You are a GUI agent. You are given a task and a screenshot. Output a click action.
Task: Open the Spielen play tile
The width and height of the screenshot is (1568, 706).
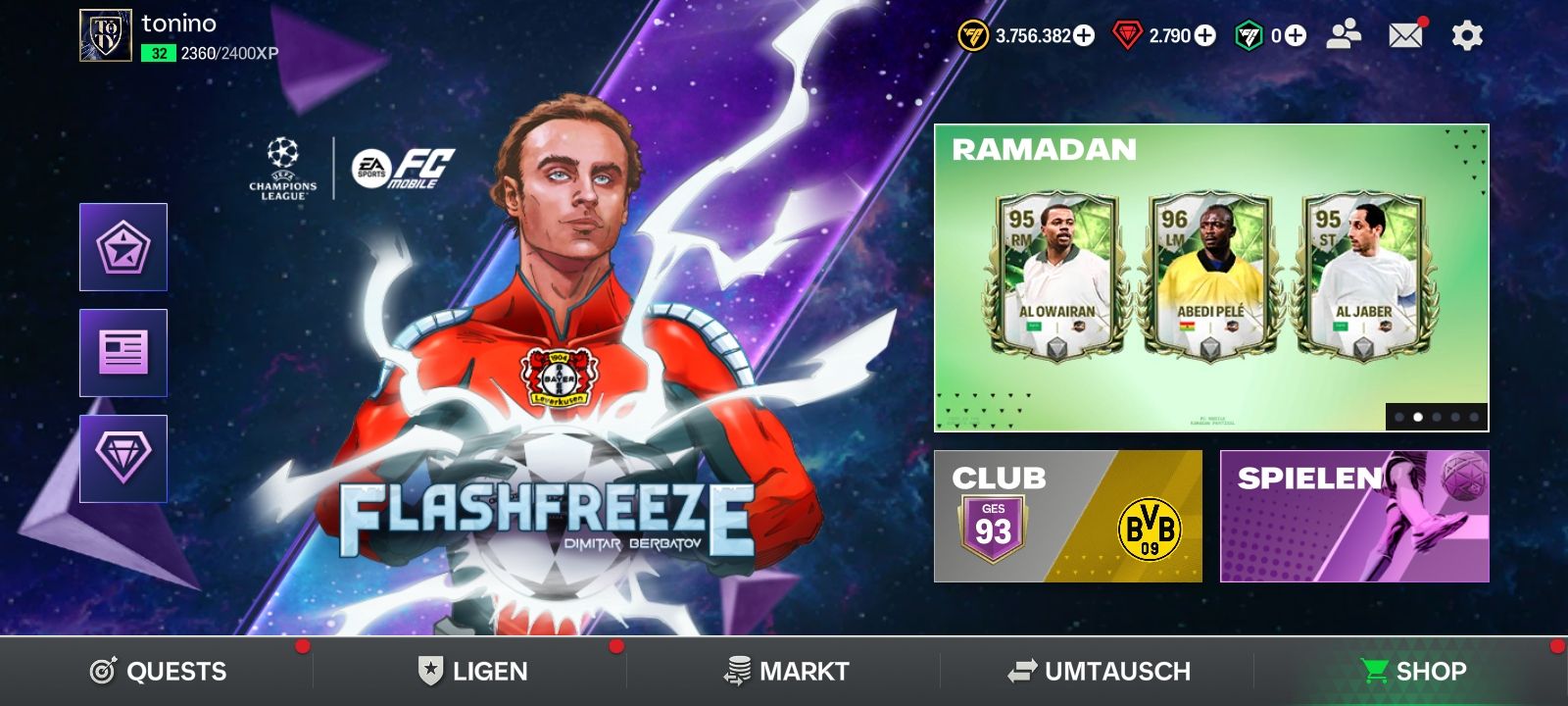click(1354, 517)
